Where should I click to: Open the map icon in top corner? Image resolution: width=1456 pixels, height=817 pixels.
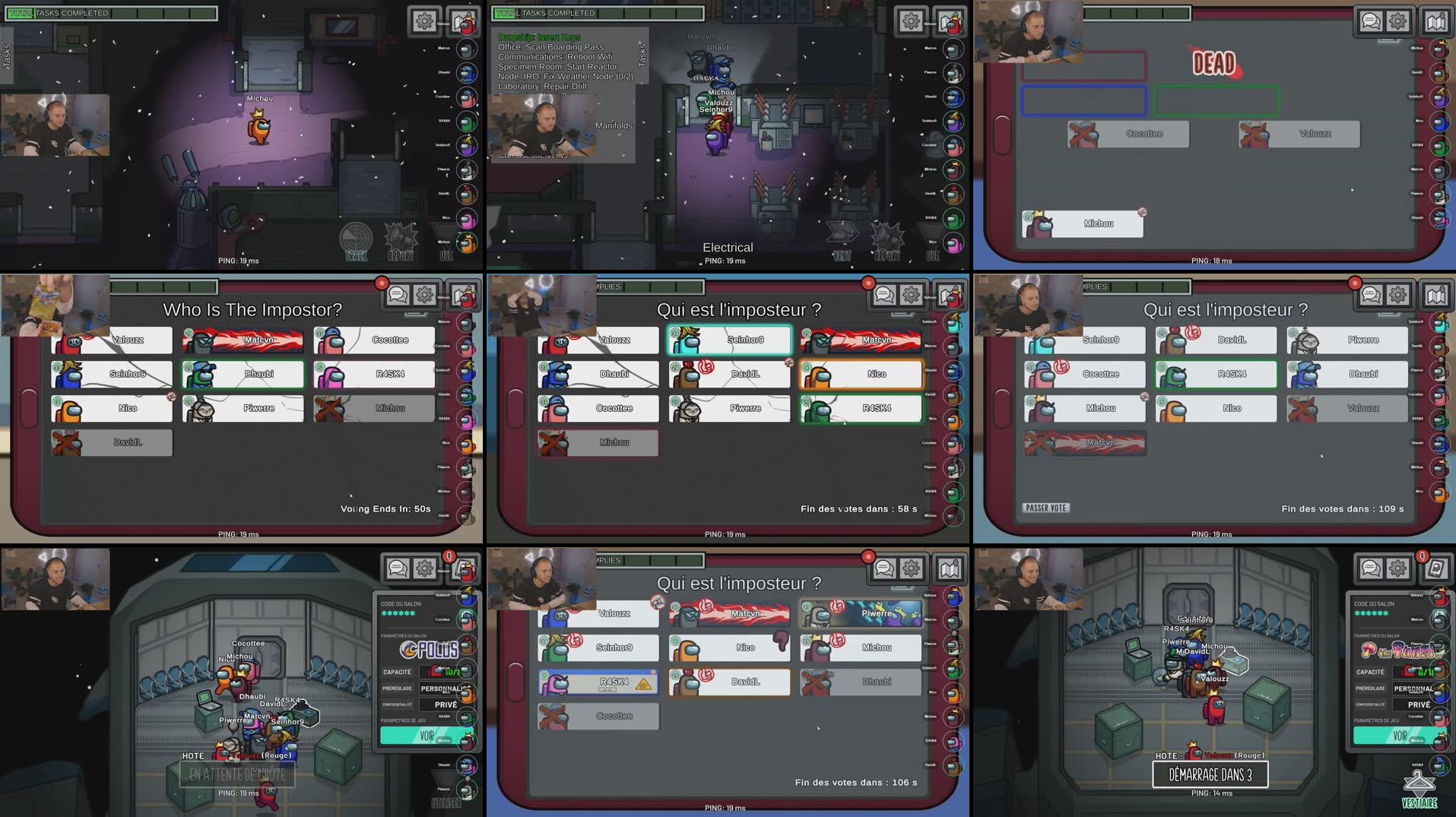click(x=1437, y=21)
